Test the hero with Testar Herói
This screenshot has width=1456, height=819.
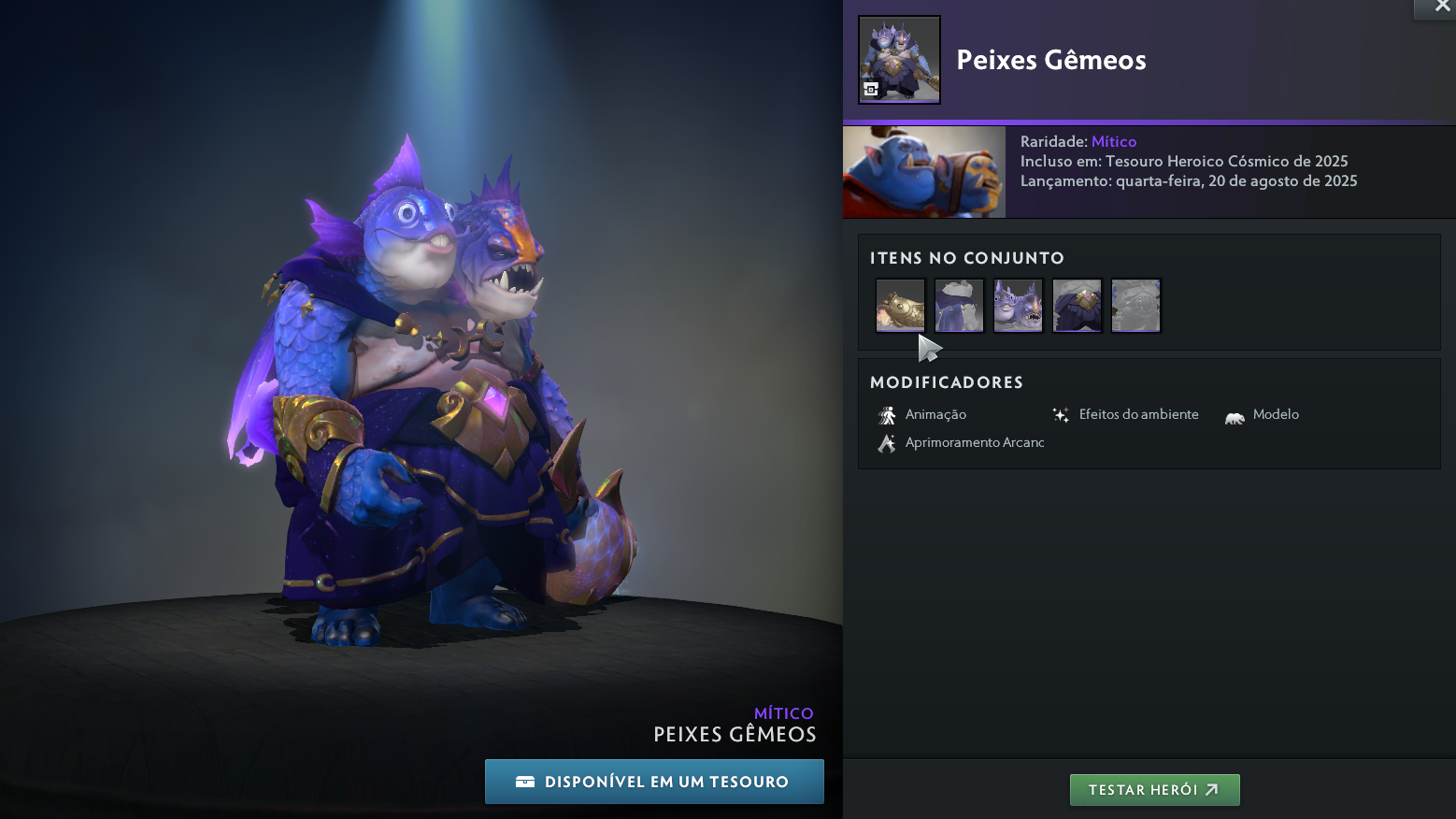(x=1154, y=790)
